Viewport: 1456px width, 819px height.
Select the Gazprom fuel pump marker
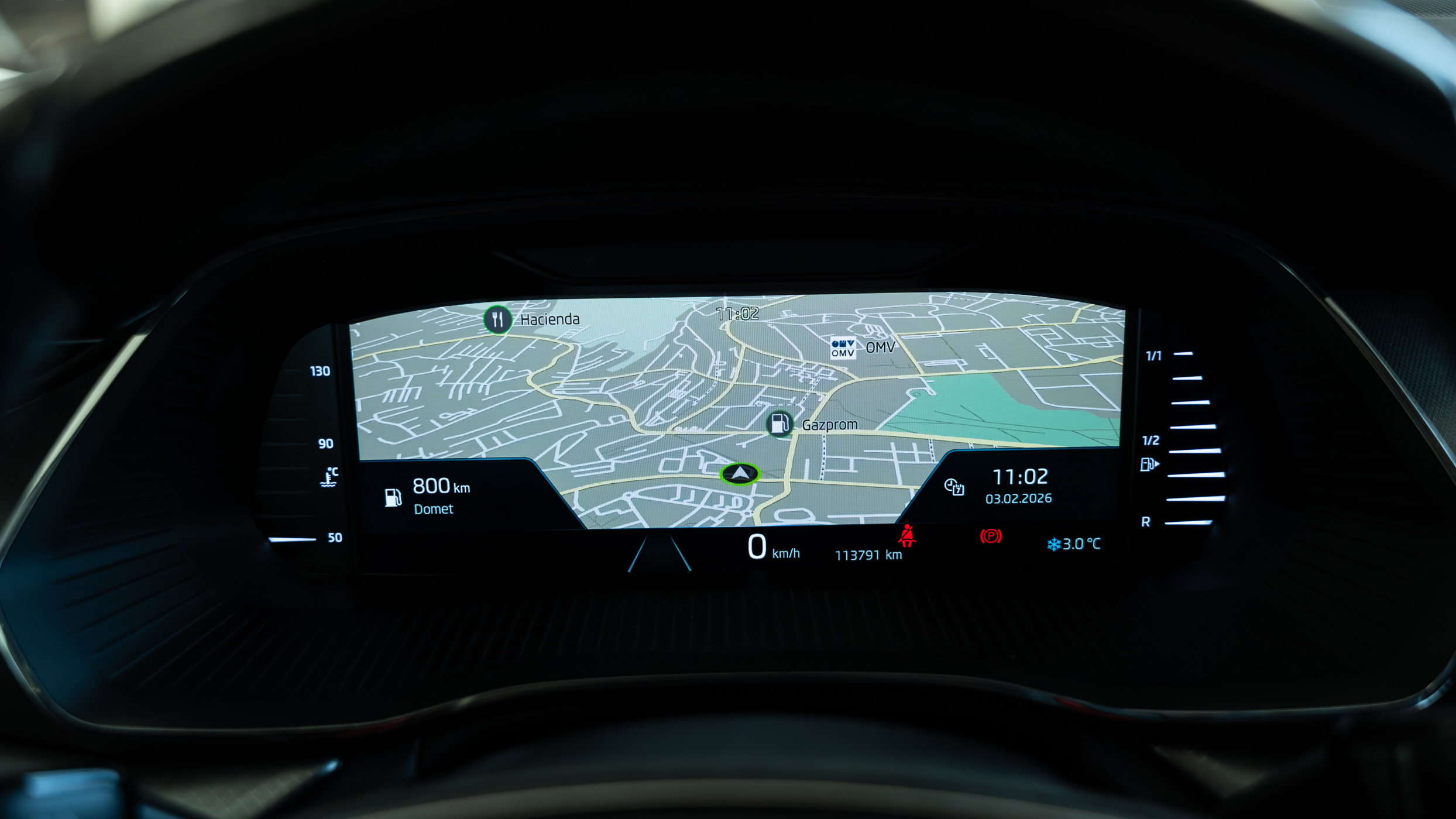(779, 424)
